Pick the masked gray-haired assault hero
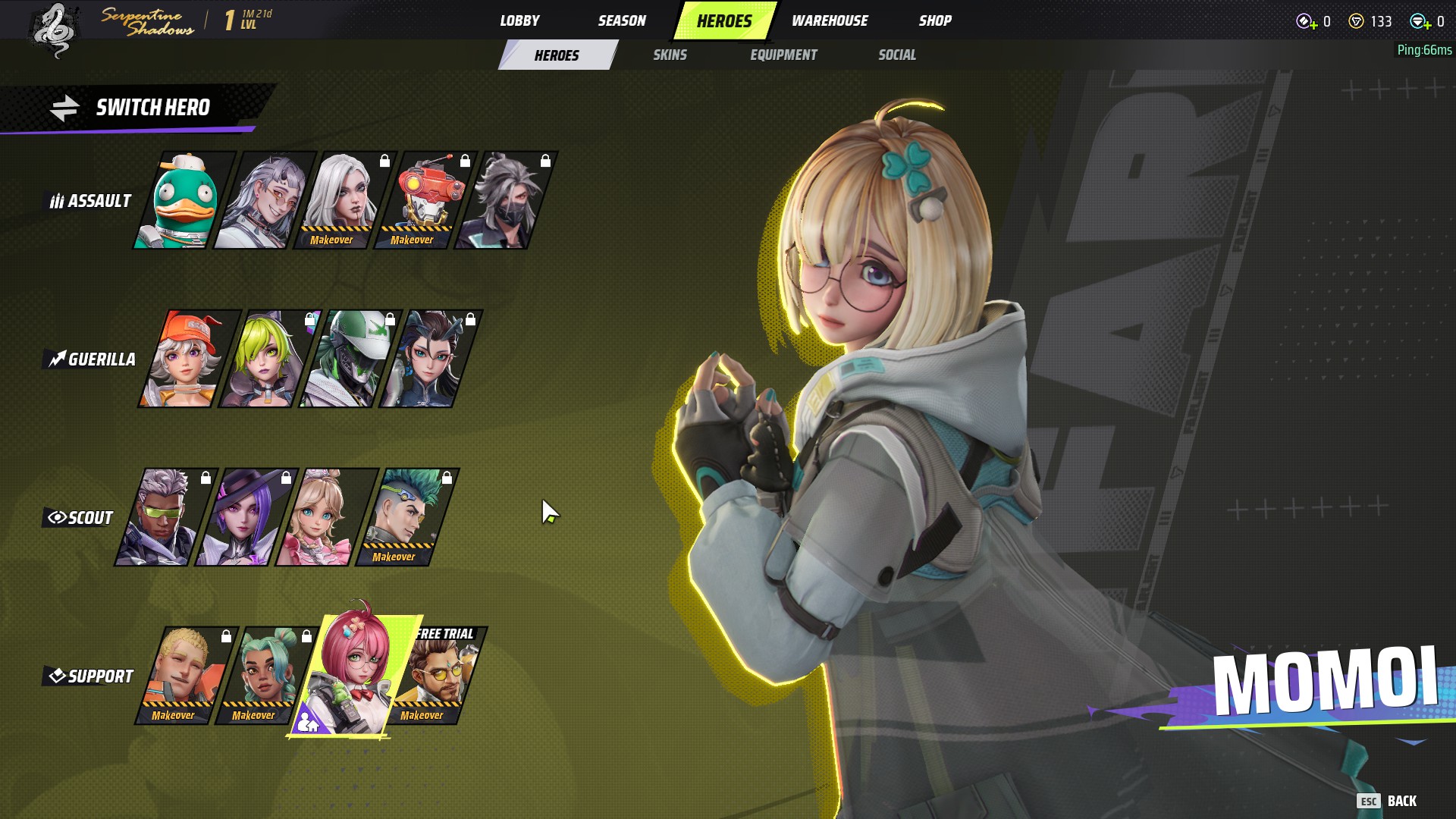1456x819 pixels. pyautogui.click(x=504, y=201)
